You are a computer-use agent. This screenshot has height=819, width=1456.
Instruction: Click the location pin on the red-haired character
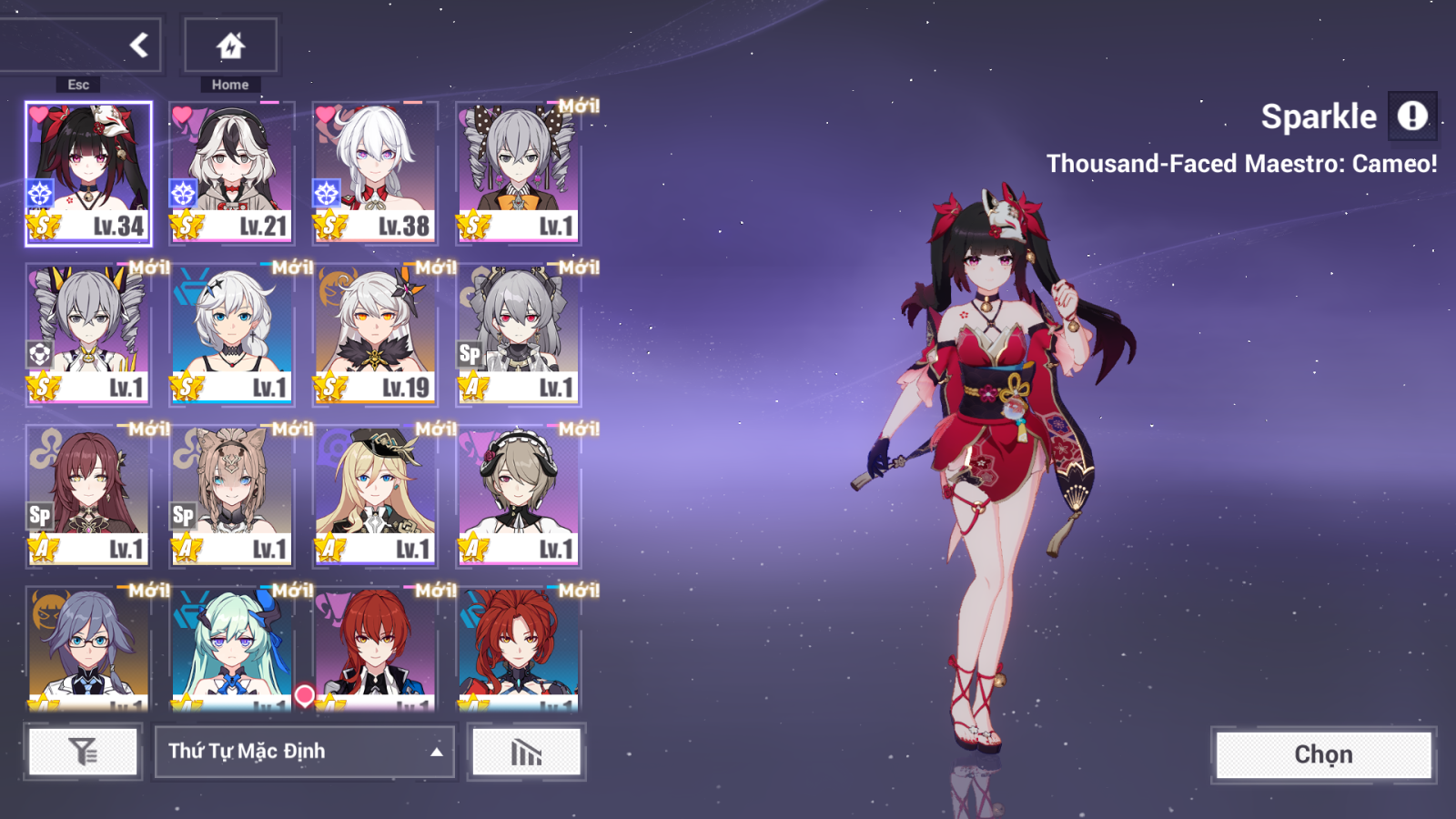pyautogui.click(x=303, y=693)
